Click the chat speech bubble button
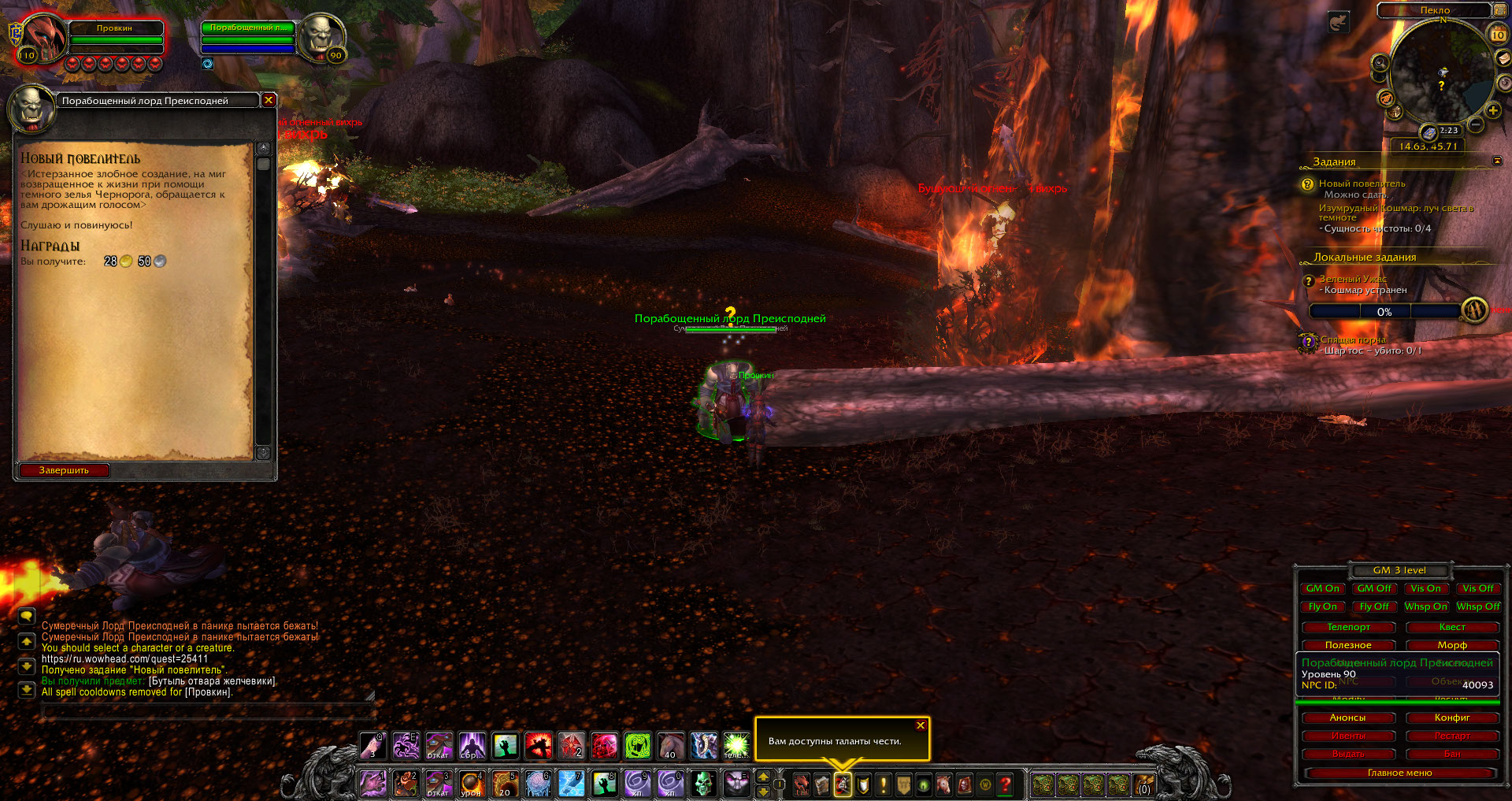 point(27,616)
